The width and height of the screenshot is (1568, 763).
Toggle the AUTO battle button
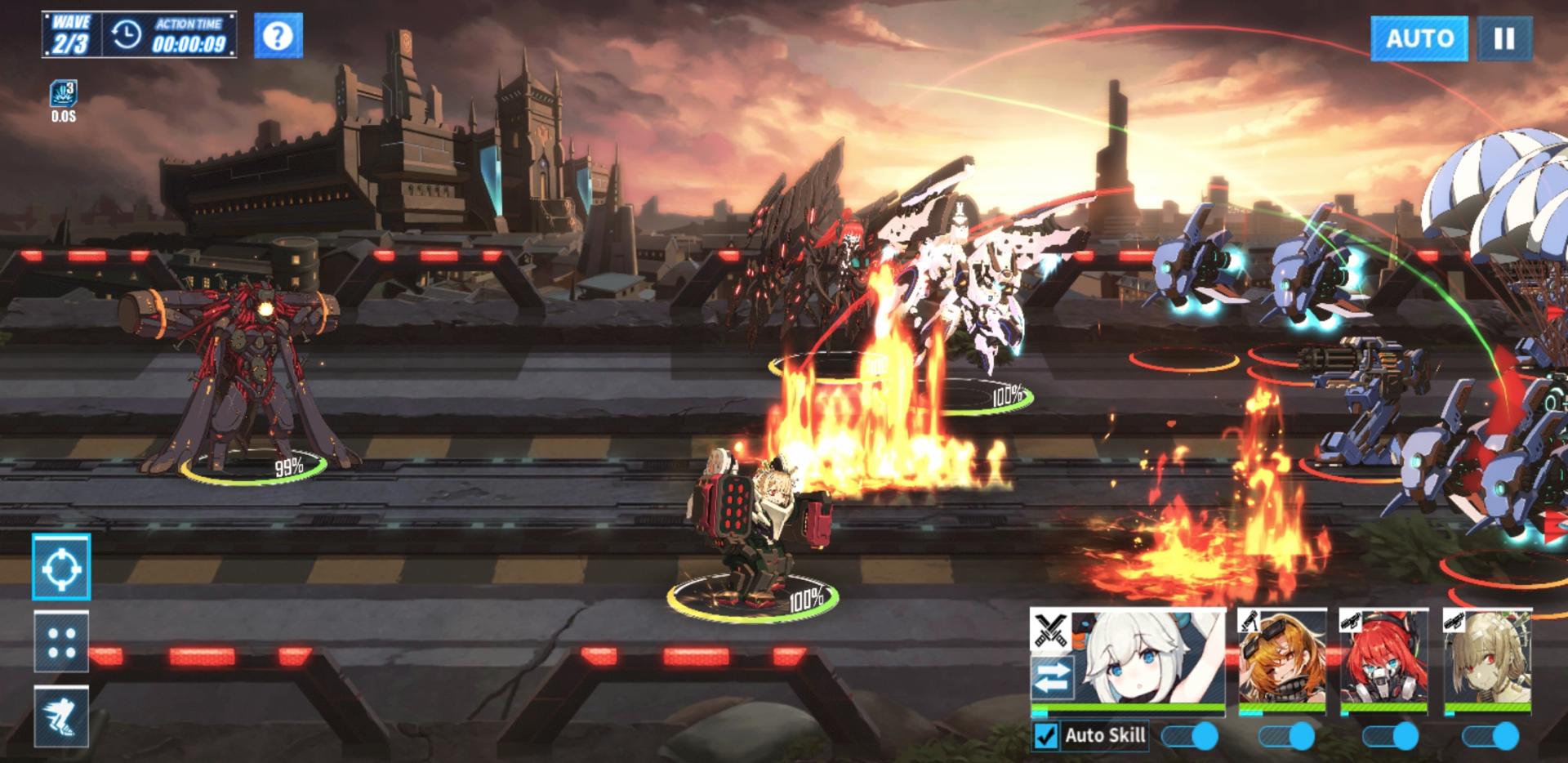(1419, 38)
